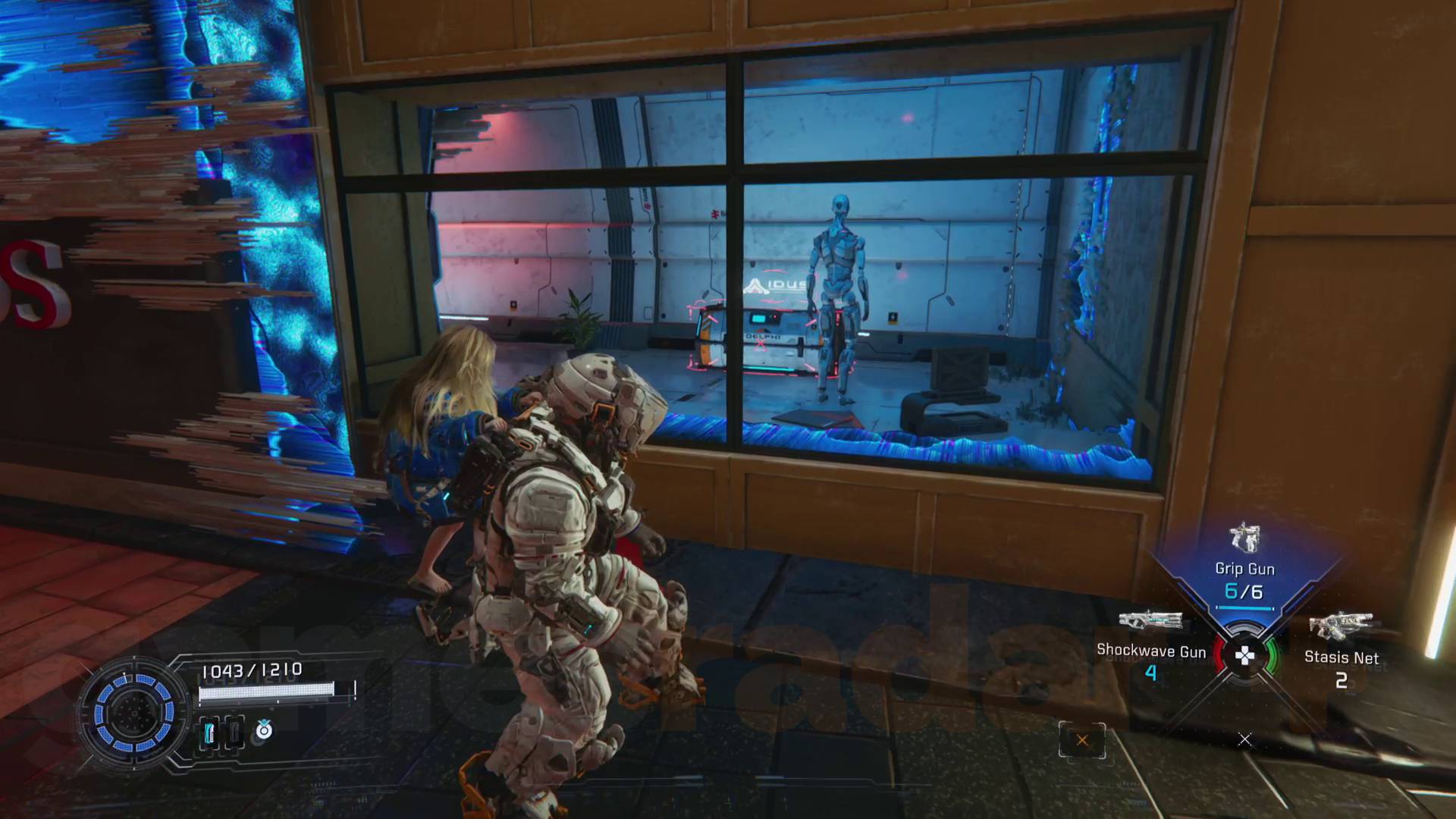Expand the Stasis Net label area
This screenshot has height=819, width=1456.
(1341, 657)
